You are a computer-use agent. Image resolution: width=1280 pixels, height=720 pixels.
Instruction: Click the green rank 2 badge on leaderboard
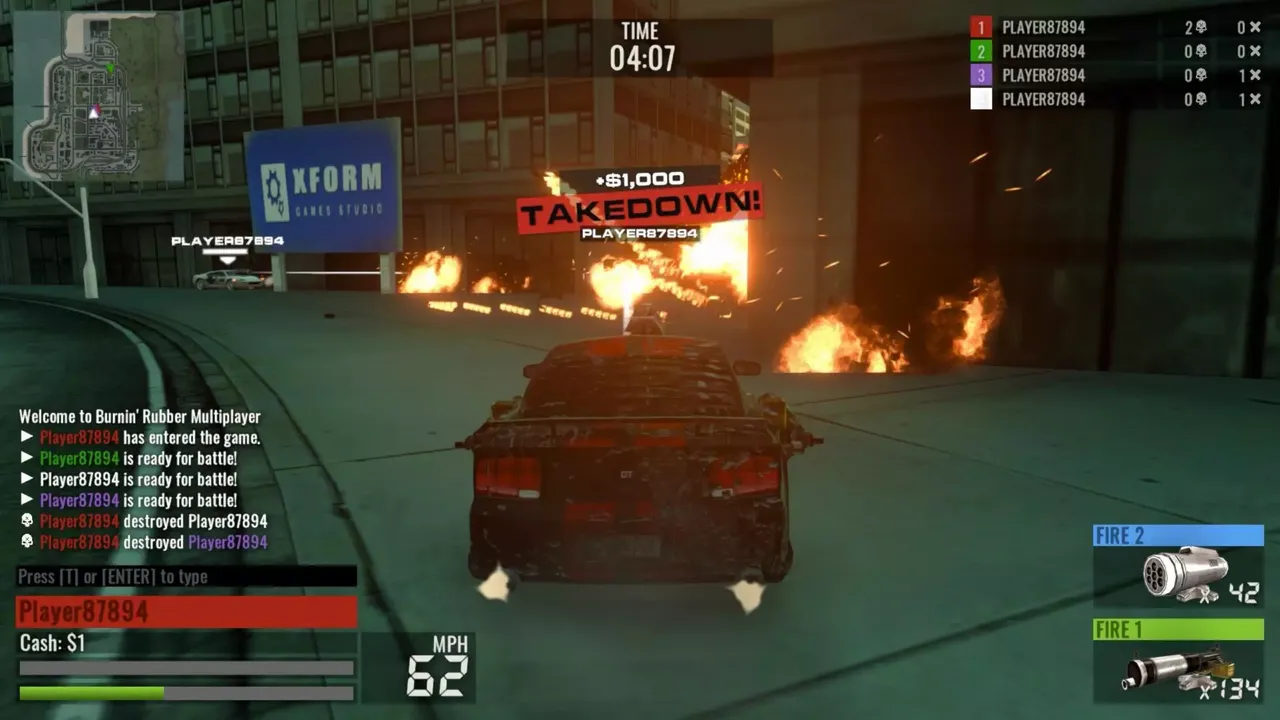click(x=980, y=51)
